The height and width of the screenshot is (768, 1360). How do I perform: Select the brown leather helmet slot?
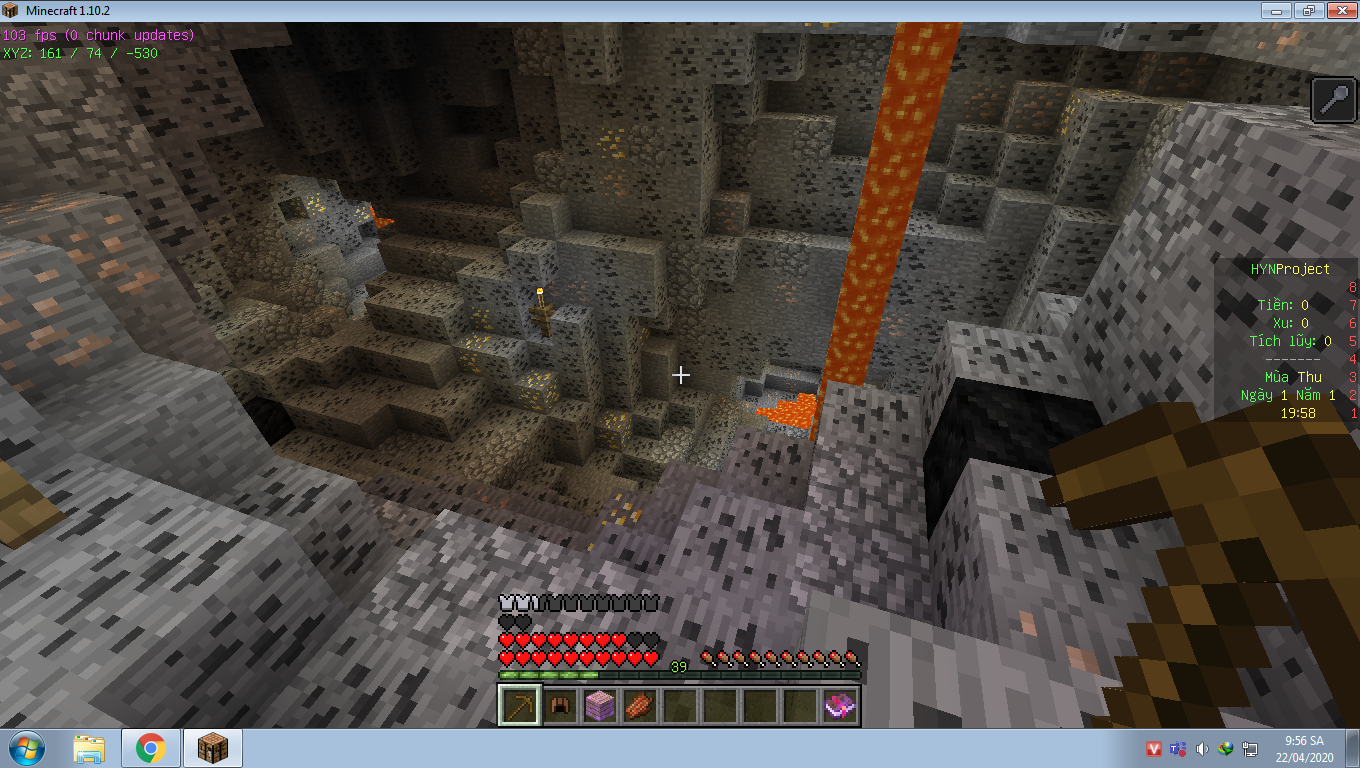(x=559, y=706)
